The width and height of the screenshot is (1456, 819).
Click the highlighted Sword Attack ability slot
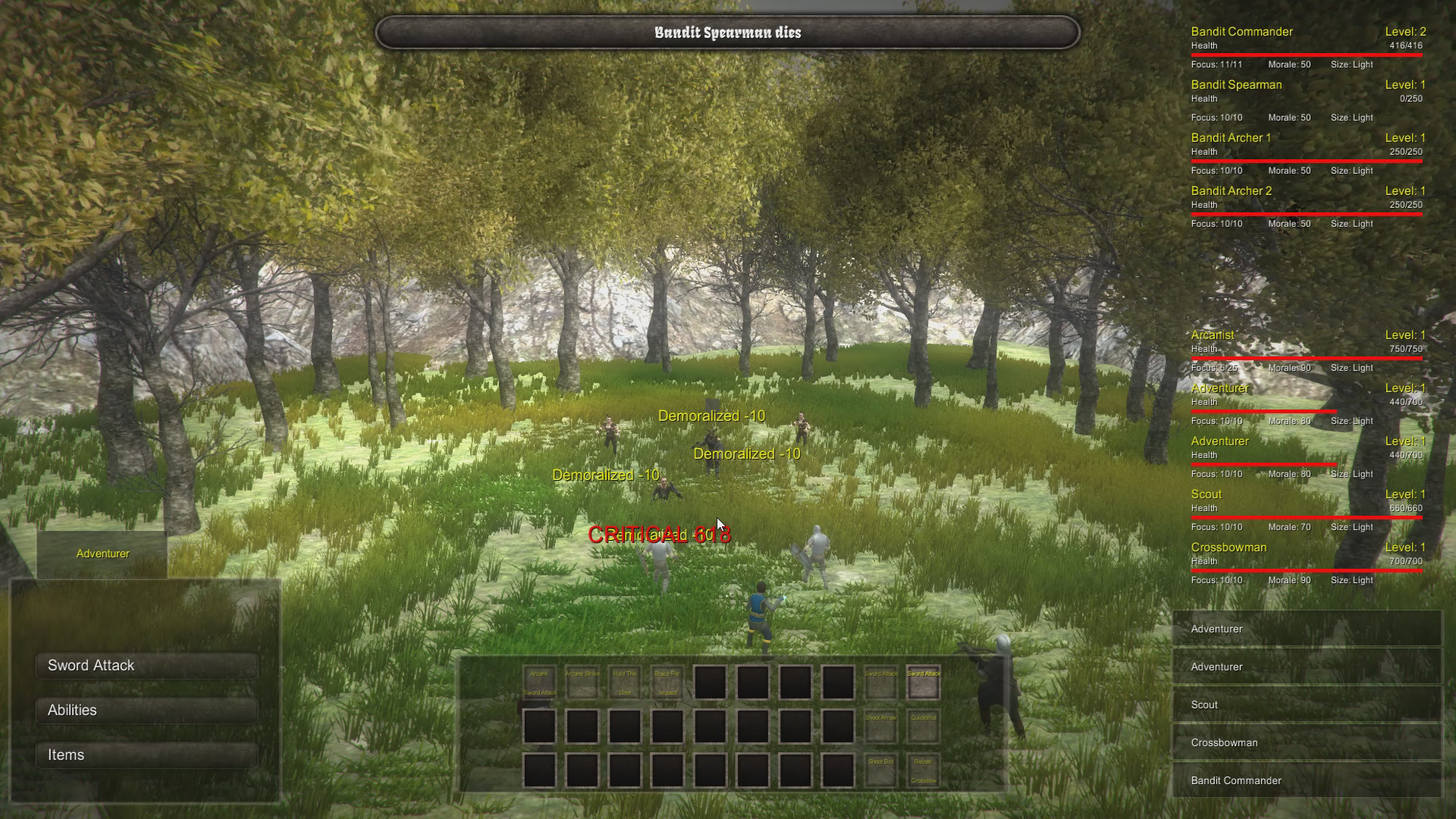coord(923,681)
